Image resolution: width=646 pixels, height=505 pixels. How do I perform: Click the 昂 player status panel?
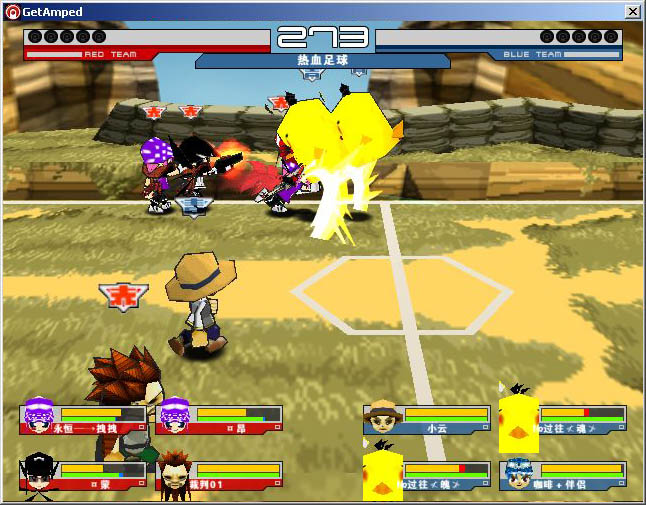coord(220,418)
